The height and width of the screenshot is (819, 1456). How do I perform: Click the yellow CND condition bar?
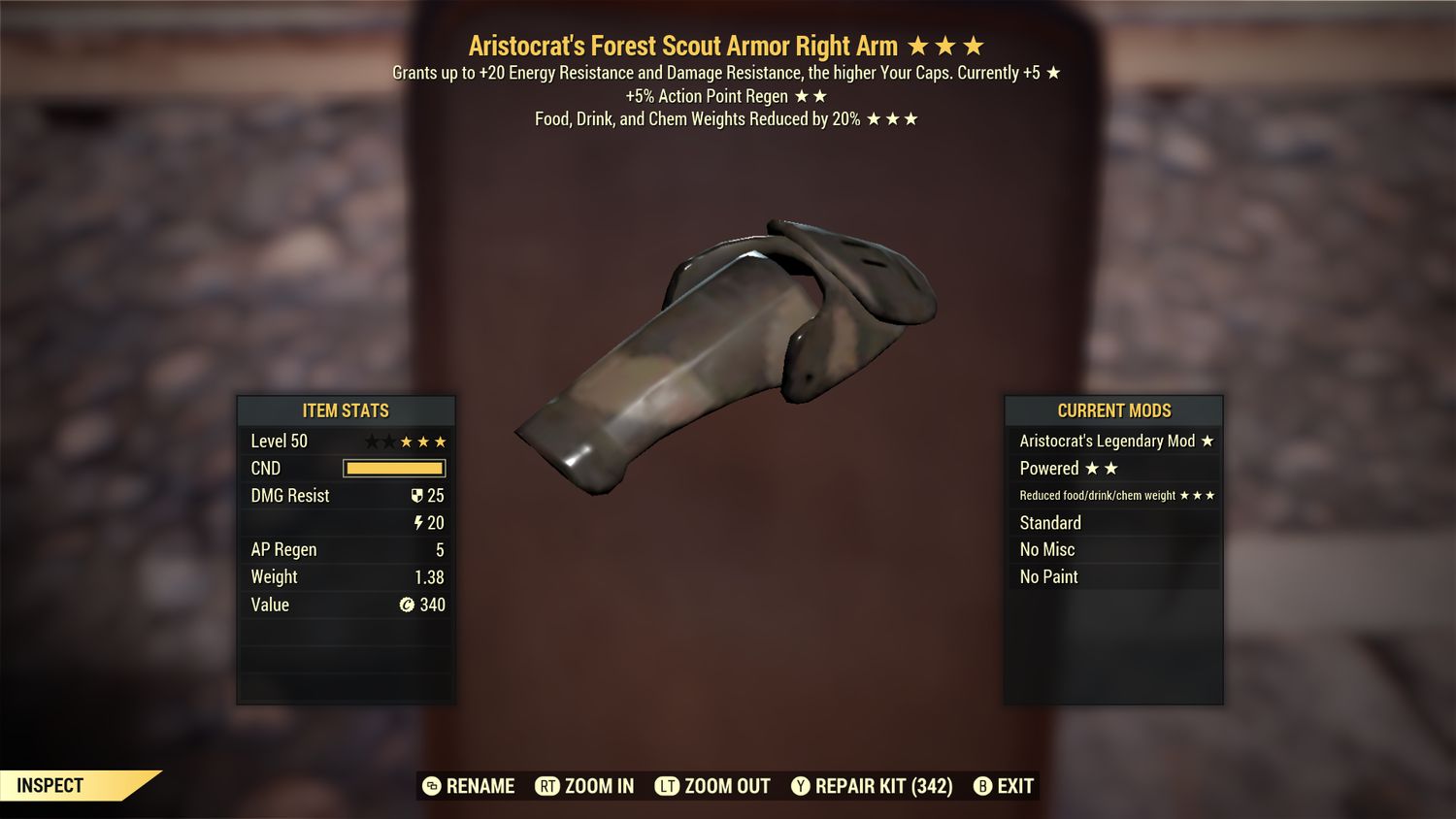[x=393, y=468]
